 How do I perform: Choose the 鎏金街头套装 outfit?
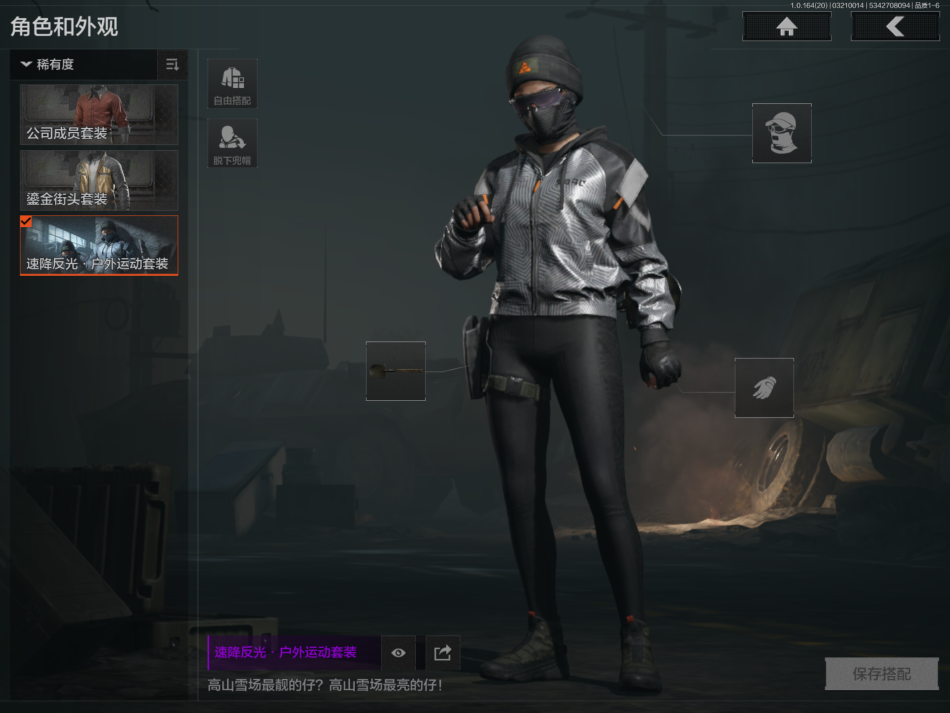pos(99,180)
